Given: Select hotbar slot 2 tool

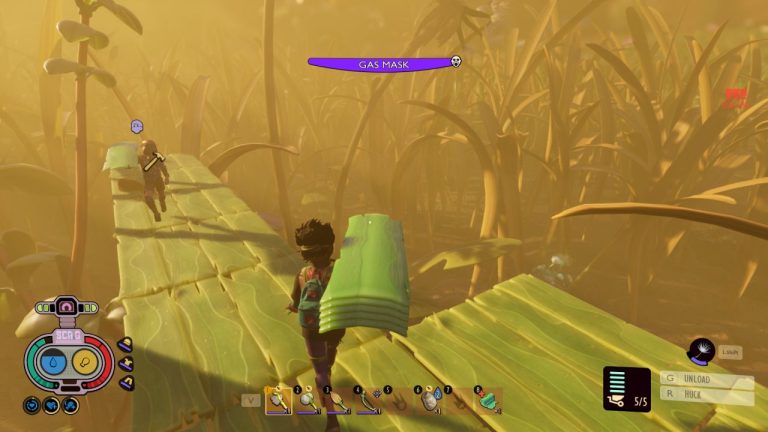Looking at the screenshot, I should [305, 400].
